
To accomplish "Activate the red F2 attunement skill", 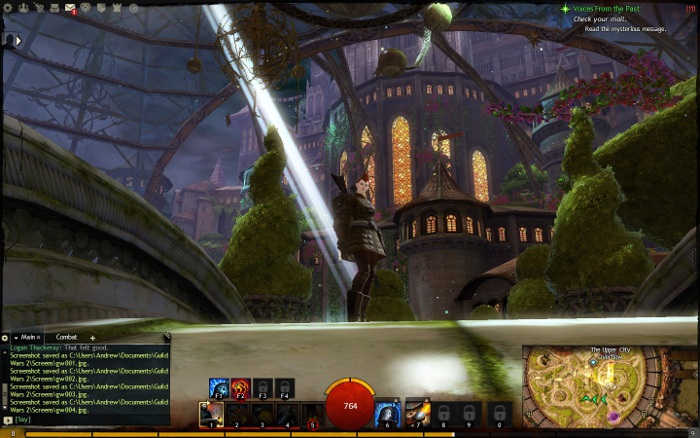I will click(x=240, y=388).
